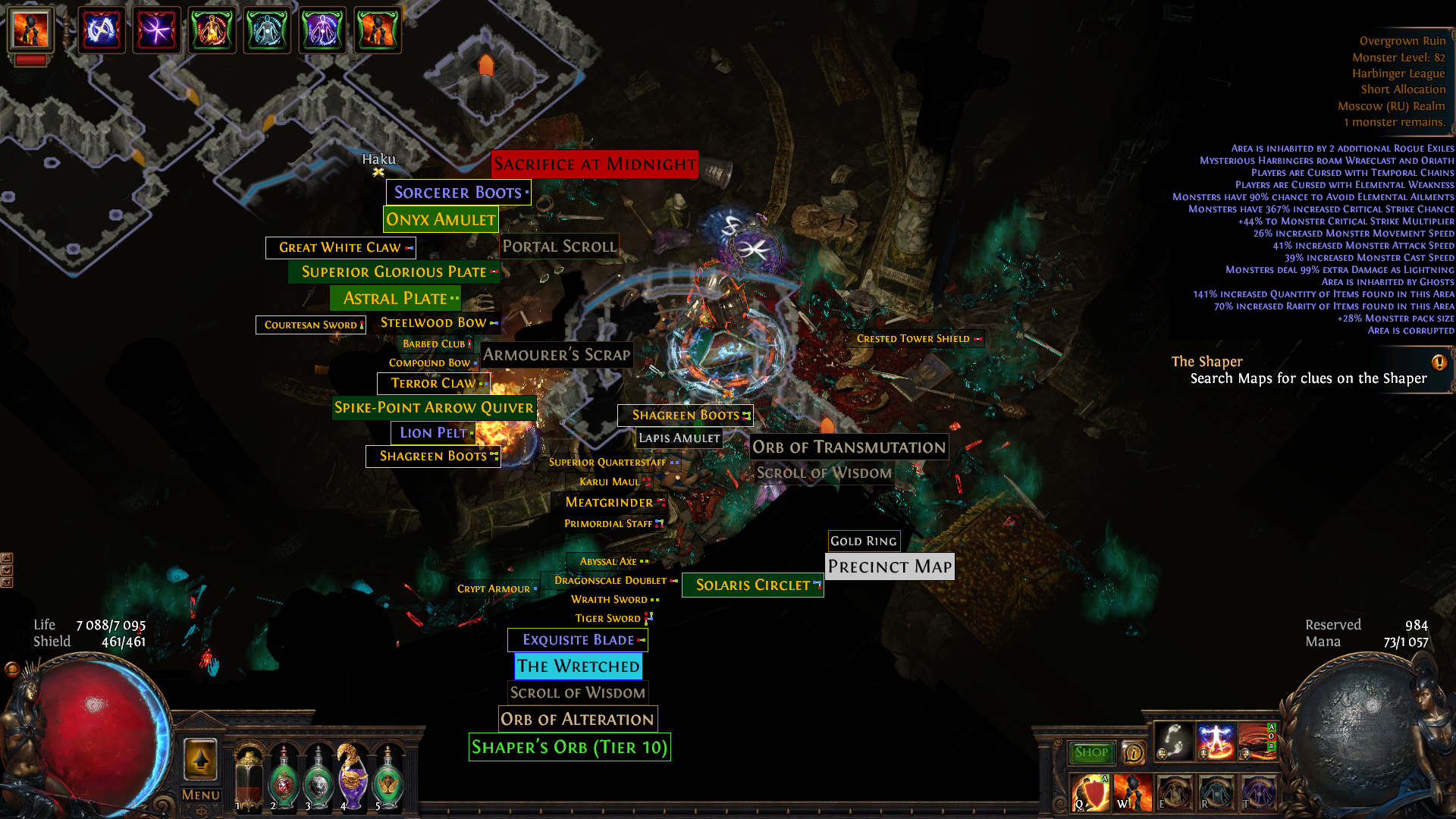Open the Menu button

point(201,795)
